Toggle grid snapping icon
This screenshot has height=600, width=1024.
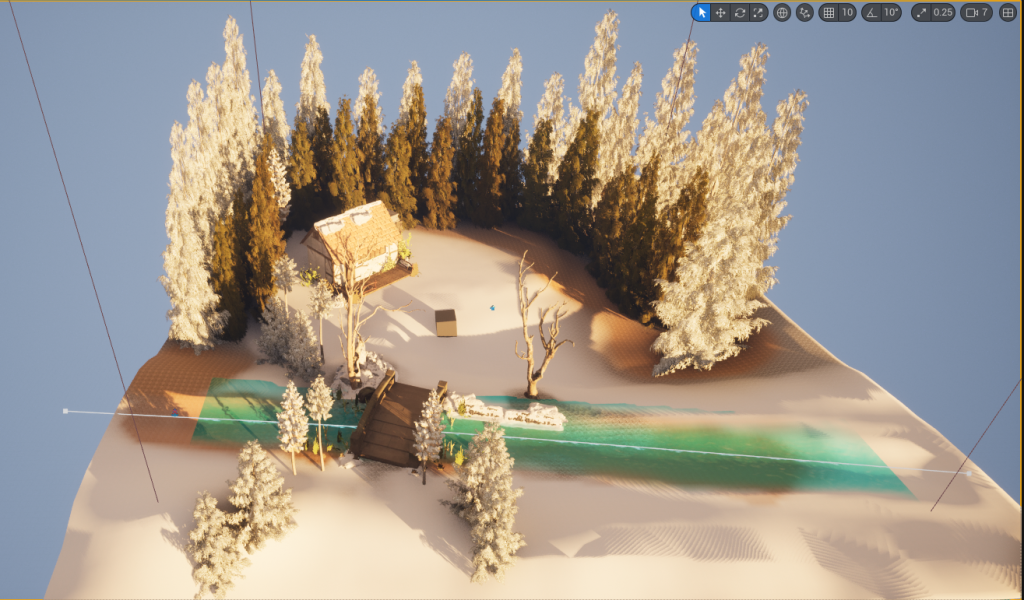tap(828, 13)
